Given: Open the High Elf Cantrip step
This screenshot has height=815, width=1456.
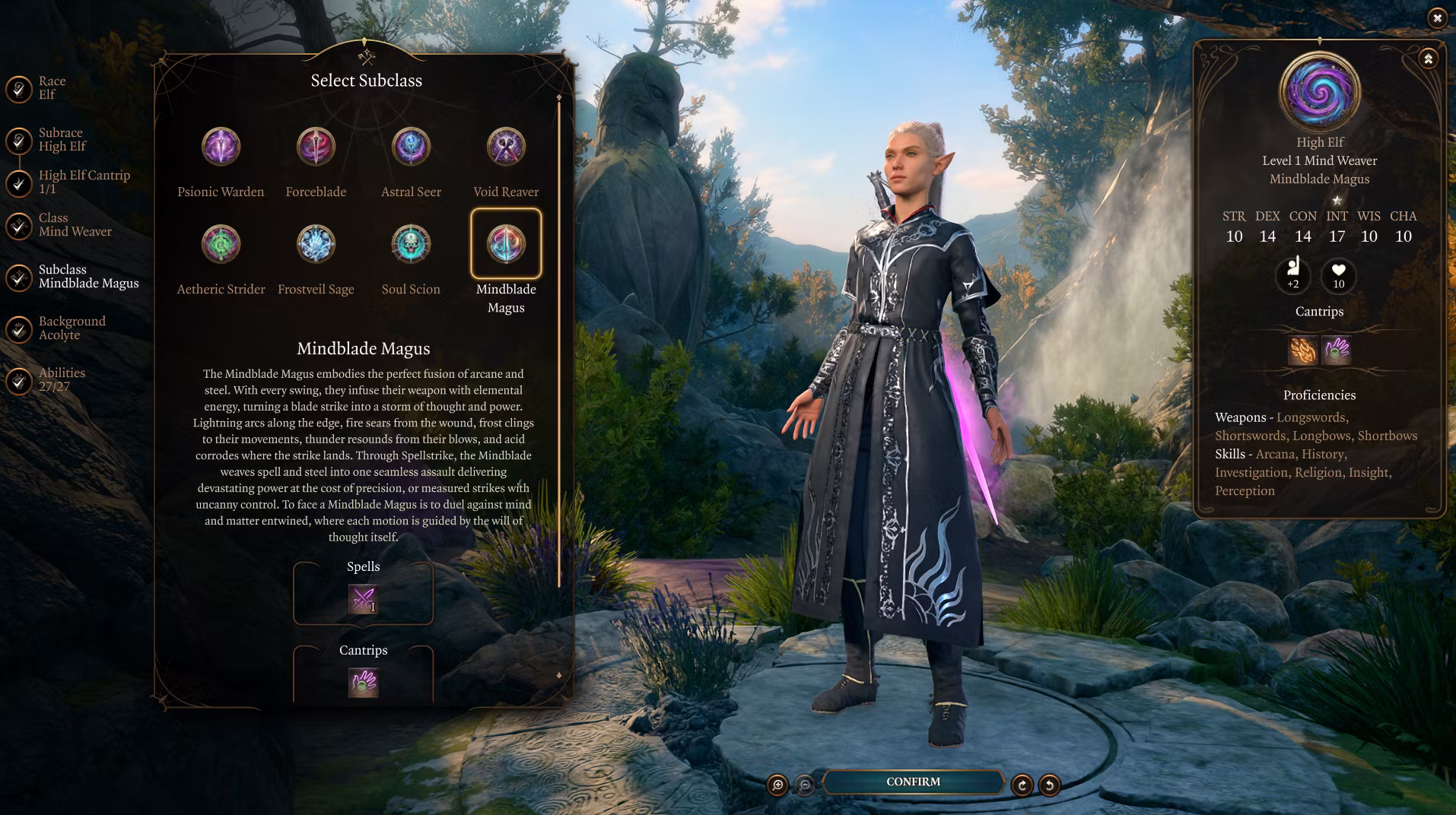Looking at the screenshot, I should pyautogui.click(x=83, y=182).
